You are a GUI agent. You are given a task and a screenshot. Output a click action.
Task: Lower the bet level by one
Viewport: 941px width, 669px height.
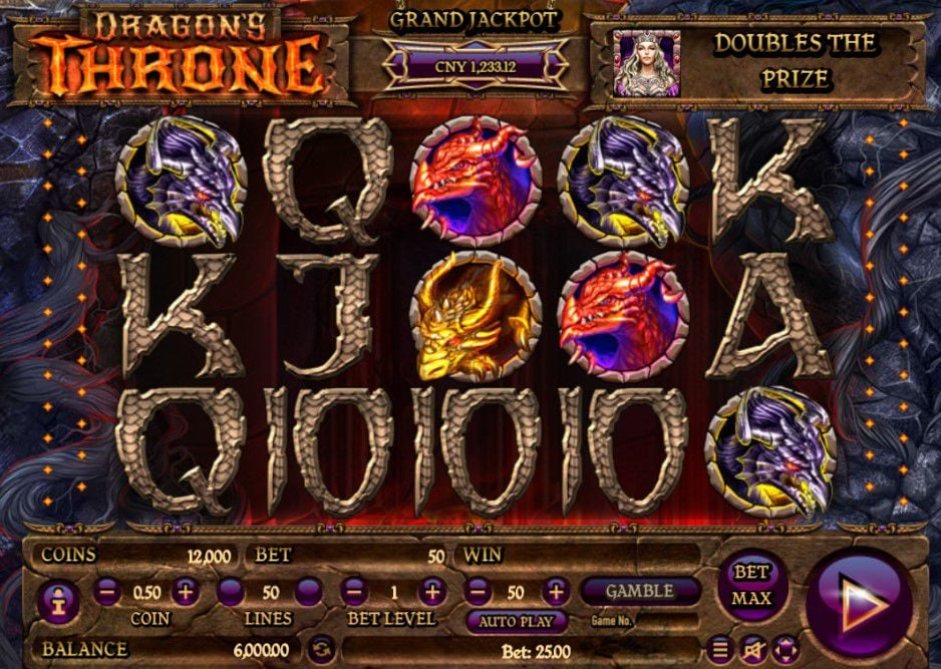point(353,592)
